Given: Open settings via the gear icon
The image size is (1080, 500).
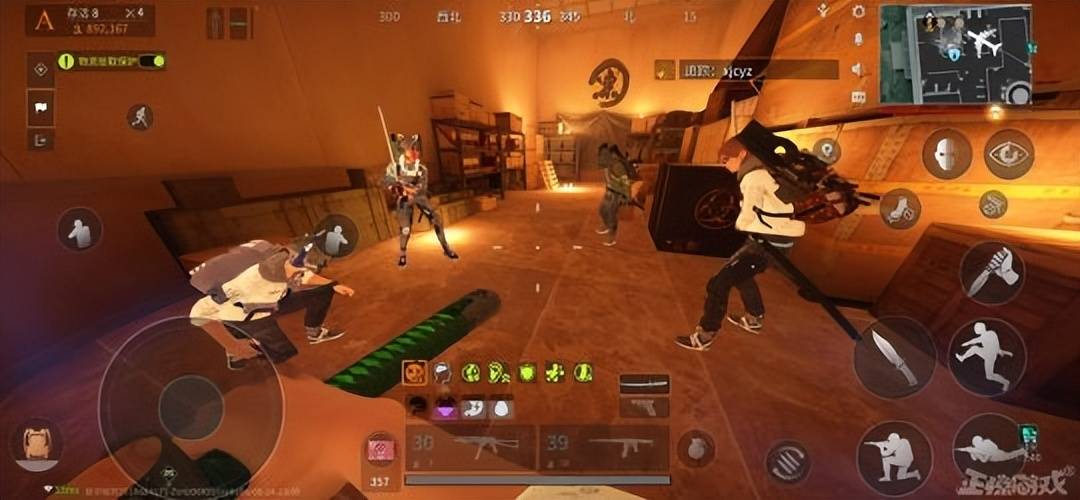Looking at the screenshot, I should pyautogui.click(x=858, y=11).
